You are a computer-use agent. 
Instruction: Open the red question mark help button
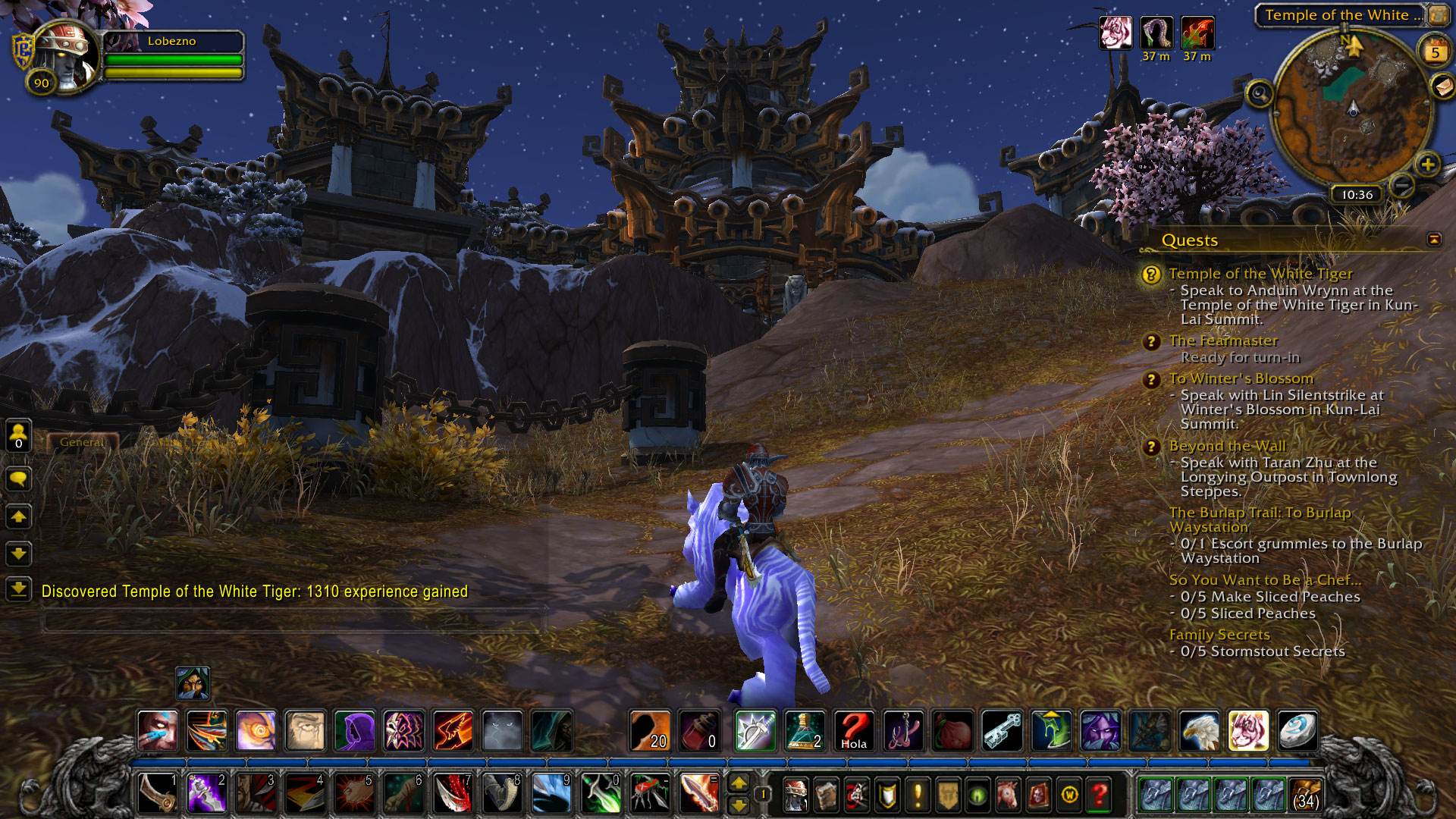click(x=1099, y=795)
